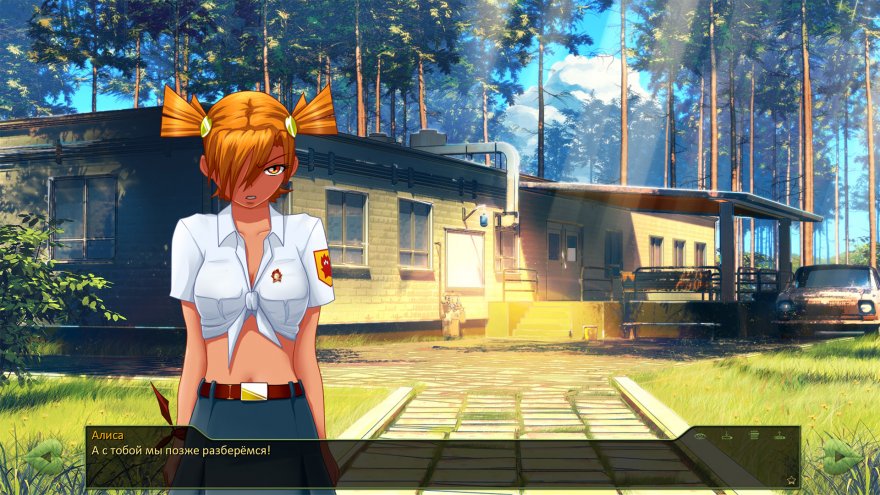Screen dimensions: 880x495
Task: Click the down-arrow tray save icon
Action: coord(727,436)
